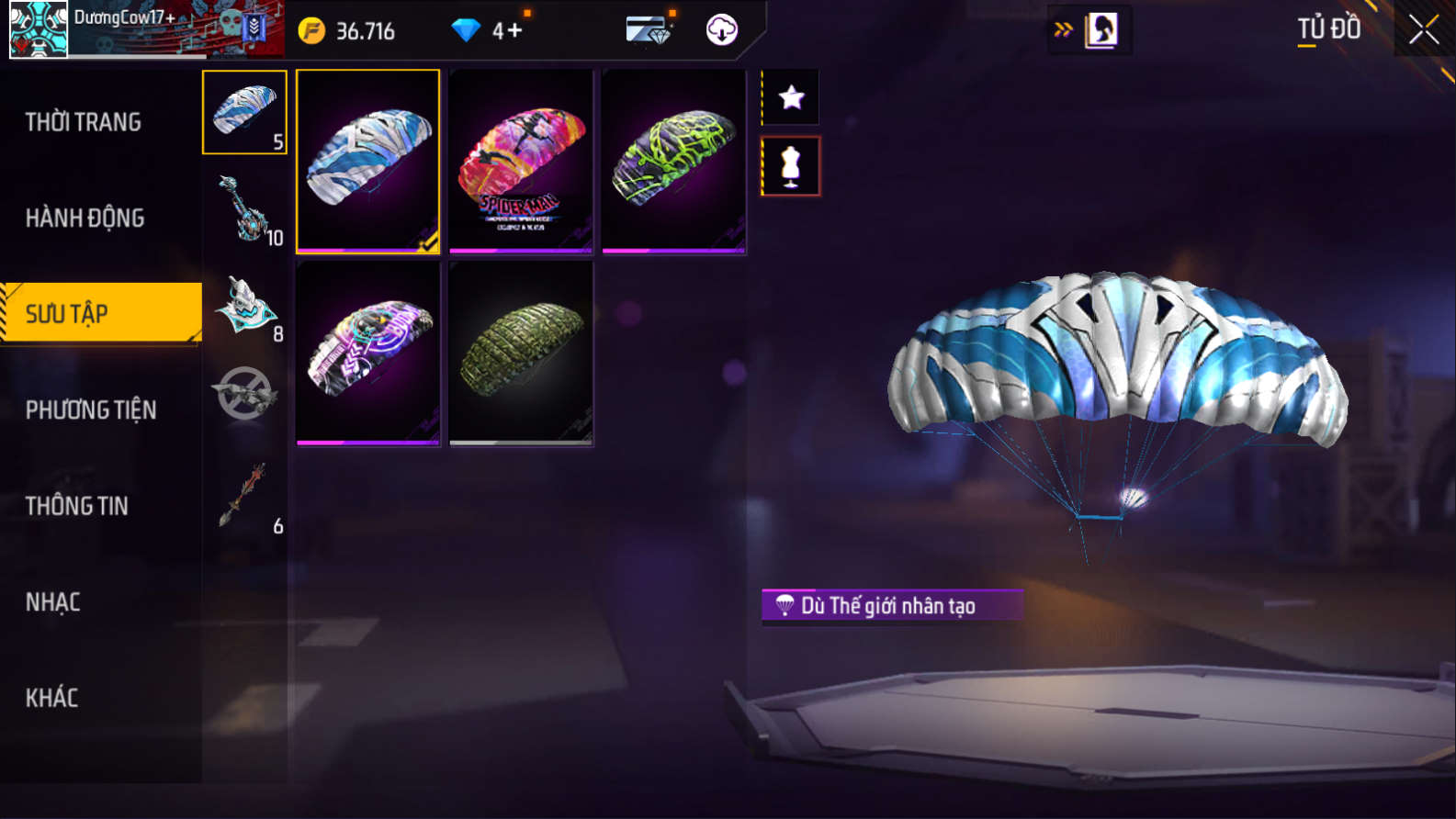
Task: Add diamonds via the plus button
Action: pos(514,31)
